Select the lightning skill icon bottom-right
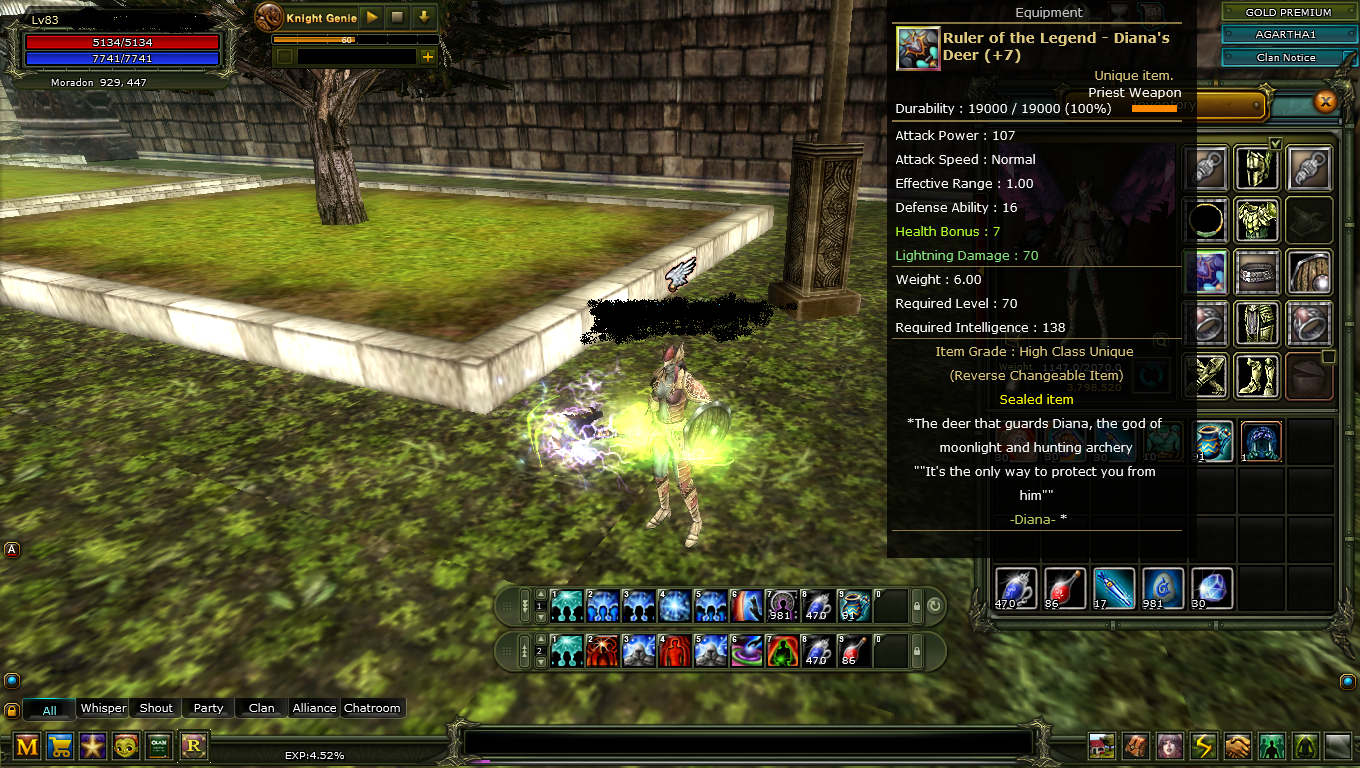 point(1203,746)
